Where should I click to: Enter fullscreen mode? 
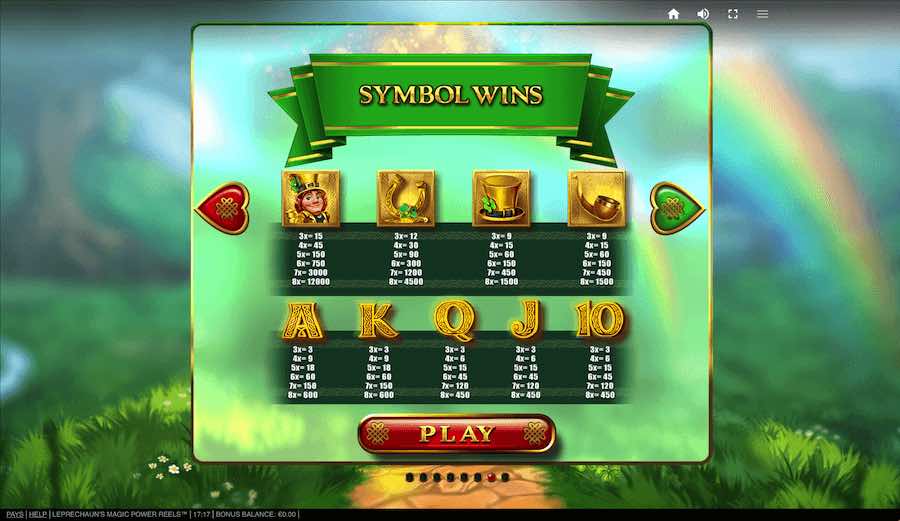point(733,14)
